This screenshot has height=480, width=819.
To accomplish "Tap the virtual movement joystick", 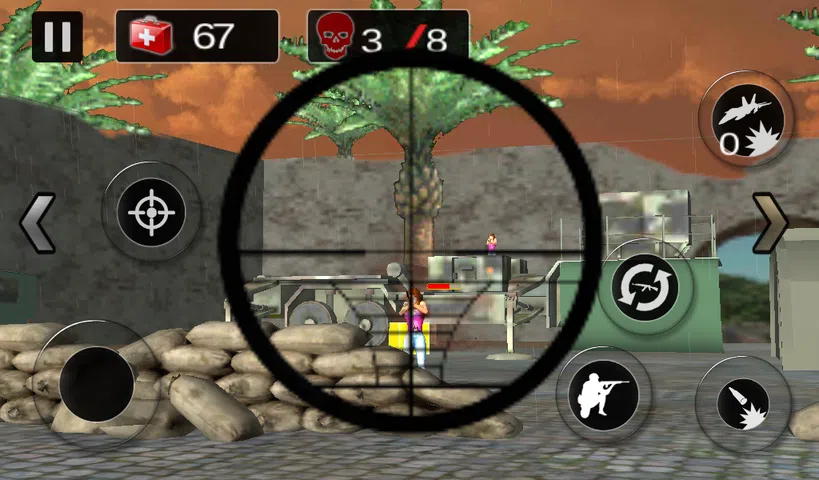I will pyautogui.click(x=97, y=383).
